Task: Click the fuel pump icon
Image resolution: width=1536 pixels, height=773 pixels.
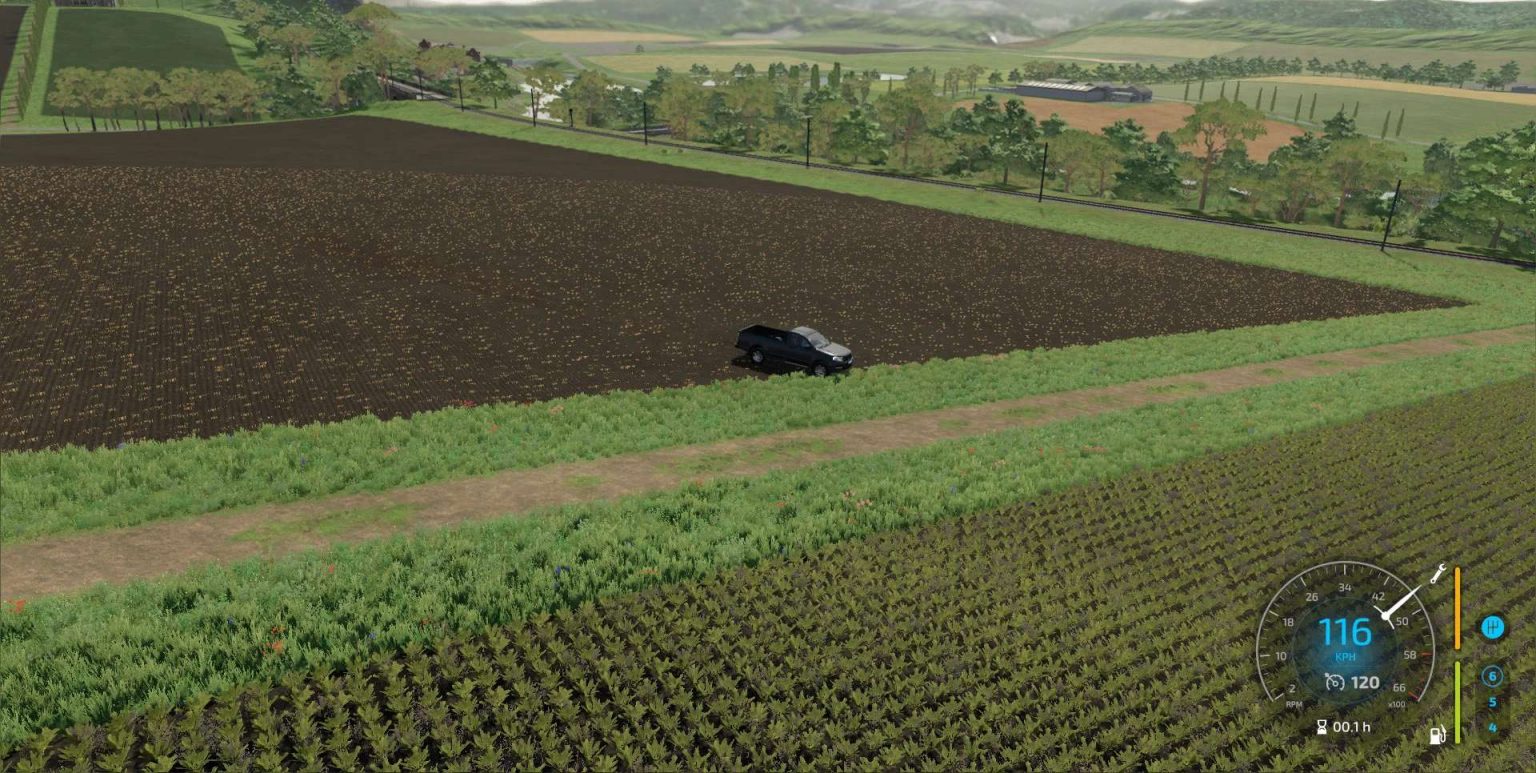Action: pos(1437,735)
